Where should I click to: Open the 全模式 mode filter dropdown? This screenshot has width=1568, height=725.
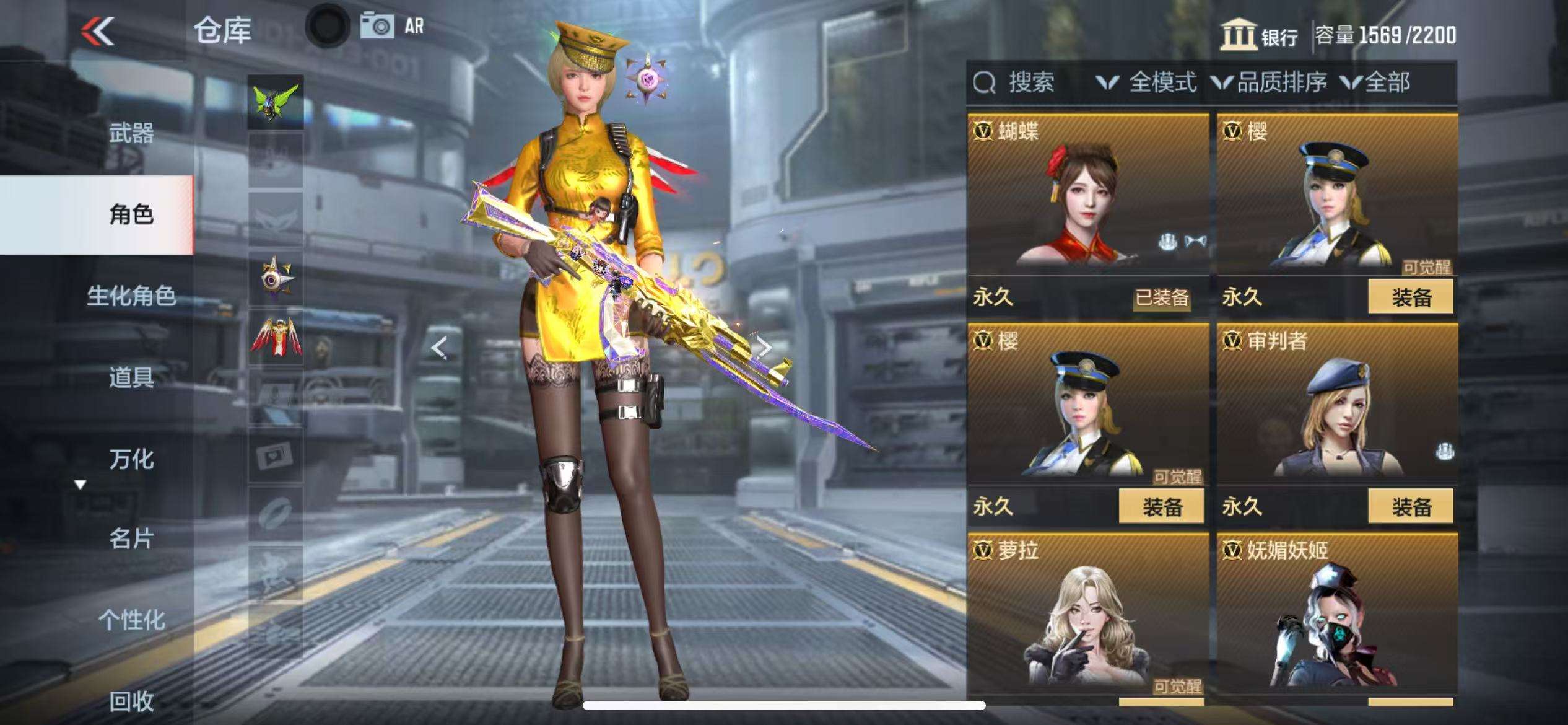[1147, 82]
